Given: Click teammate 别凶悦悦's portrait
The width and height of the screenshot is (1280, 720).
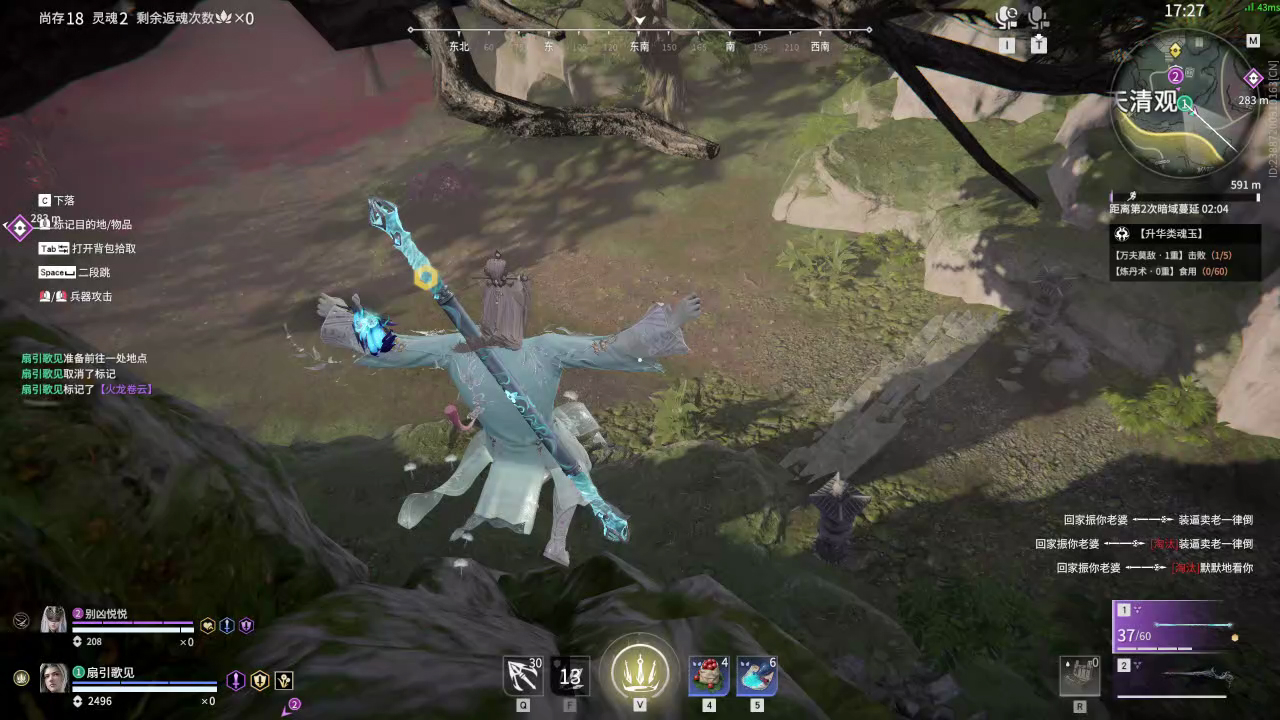Looking at the screenshot, I should (53, 620).
